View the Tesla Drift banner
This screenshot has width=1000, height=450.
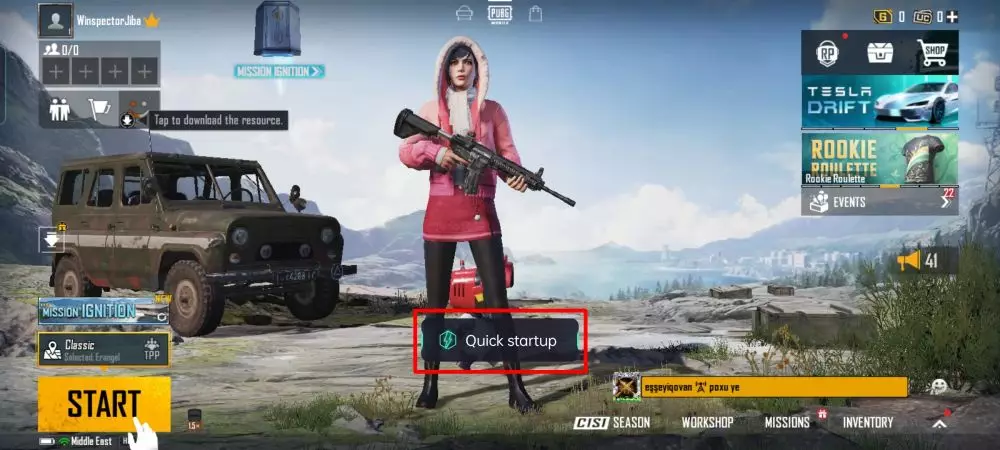880,102
